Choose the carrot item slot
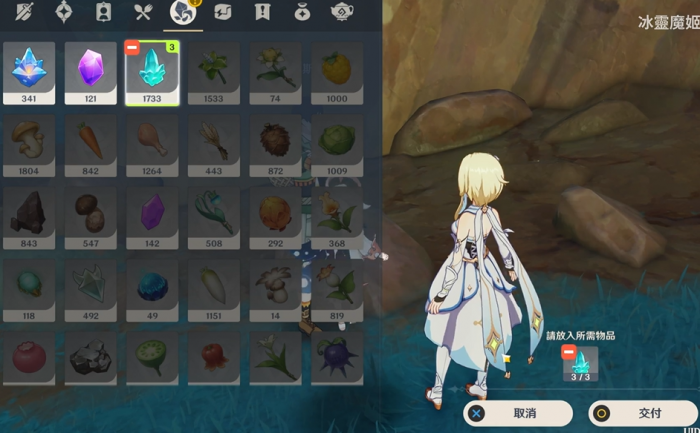Screen dimensions: 700x433 tap(91, 140)
